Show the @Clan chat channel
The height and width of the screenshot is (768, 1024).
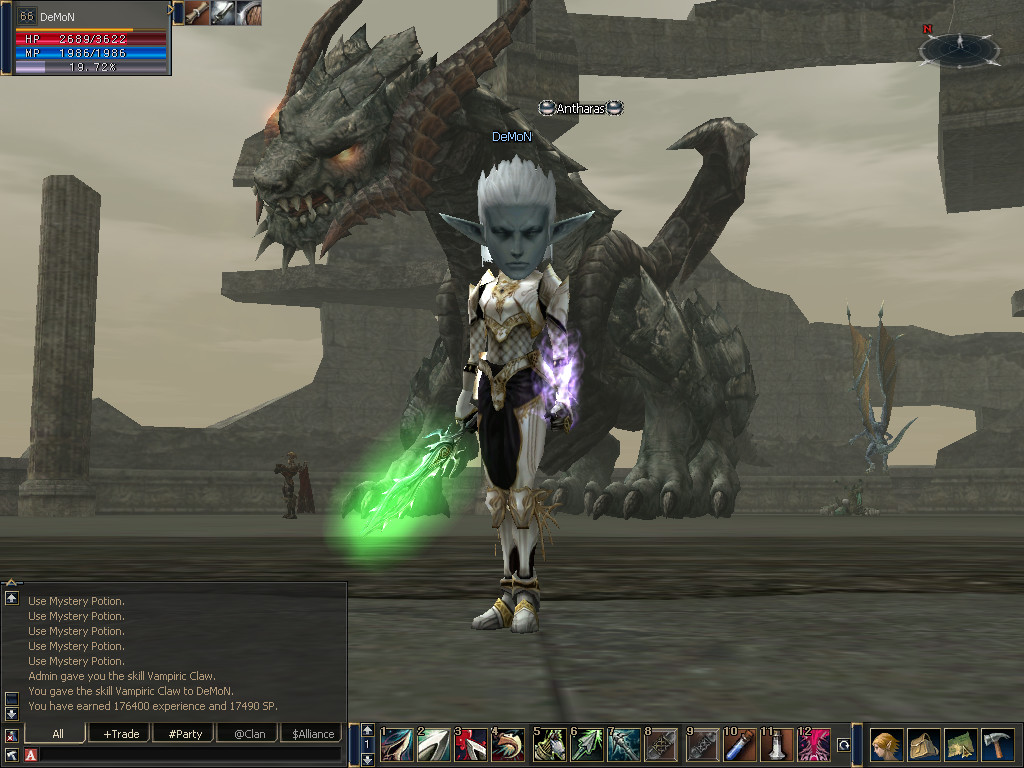pyautogui.click(x=249, y=734)
